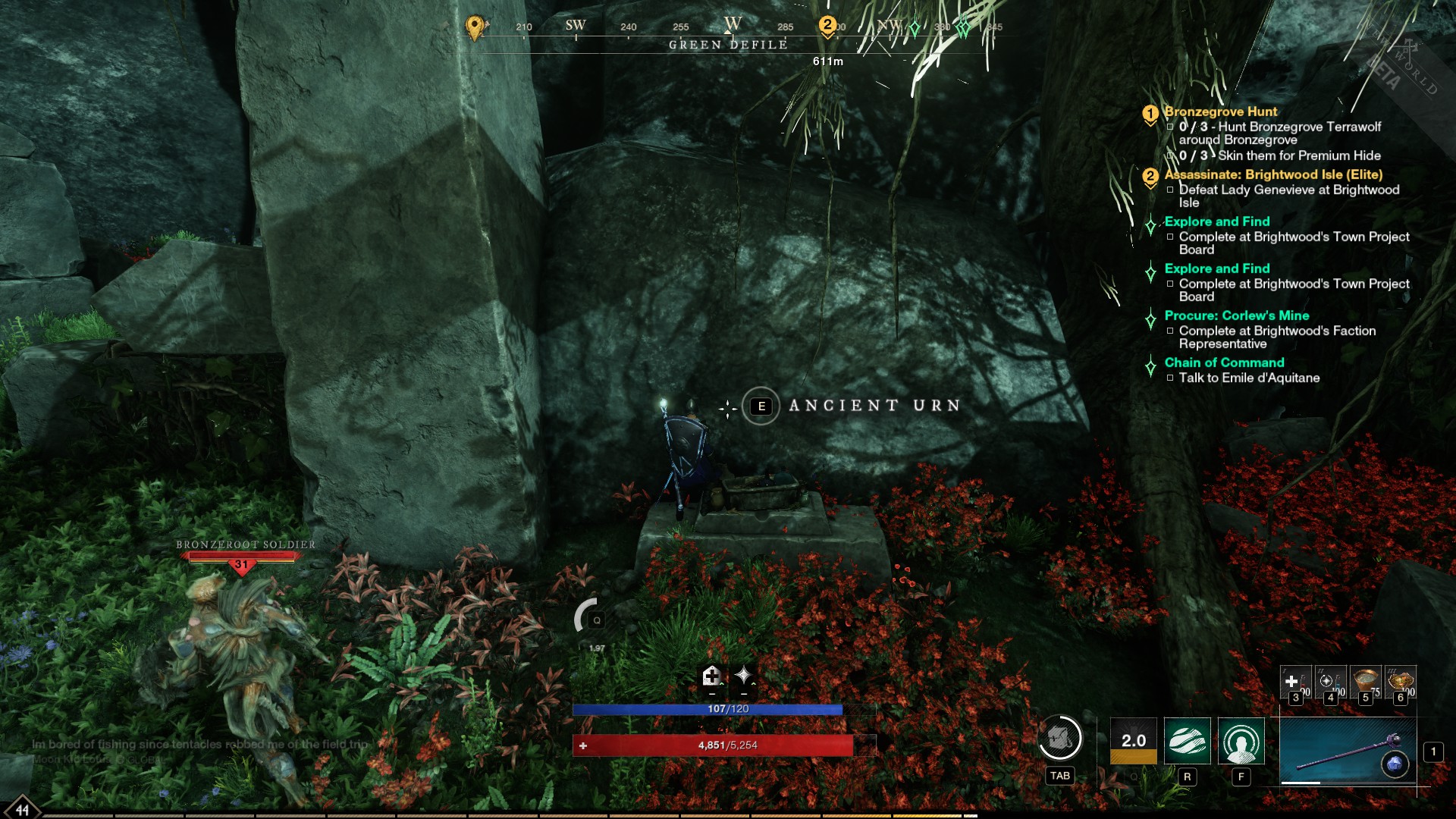The image size is (1456, 819).
Task: Click the E Ancient Urn interaction prompt
Action: (x=761, y=406)
